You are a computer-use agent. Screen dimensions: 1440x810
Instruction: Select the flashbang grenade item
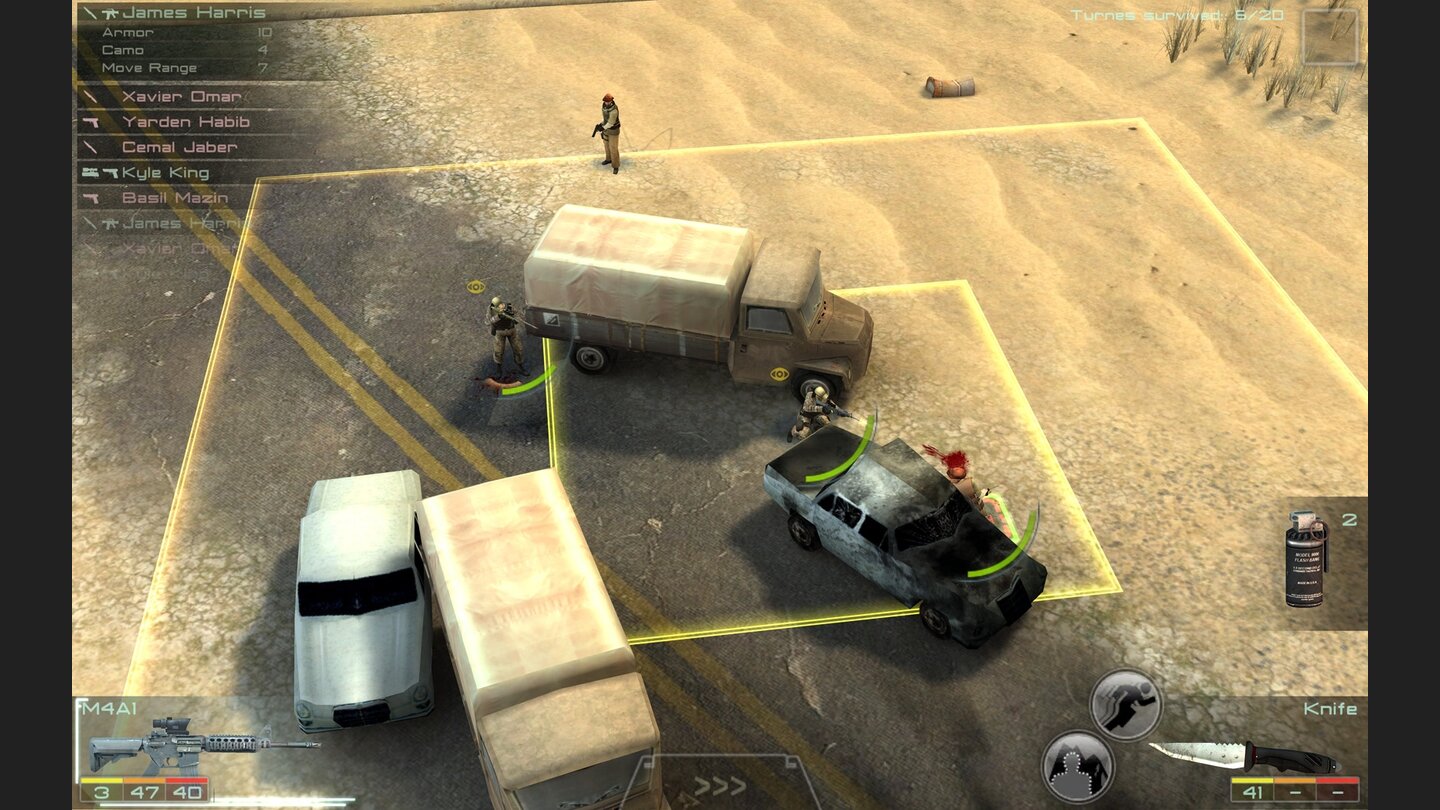pos(1303,557)
